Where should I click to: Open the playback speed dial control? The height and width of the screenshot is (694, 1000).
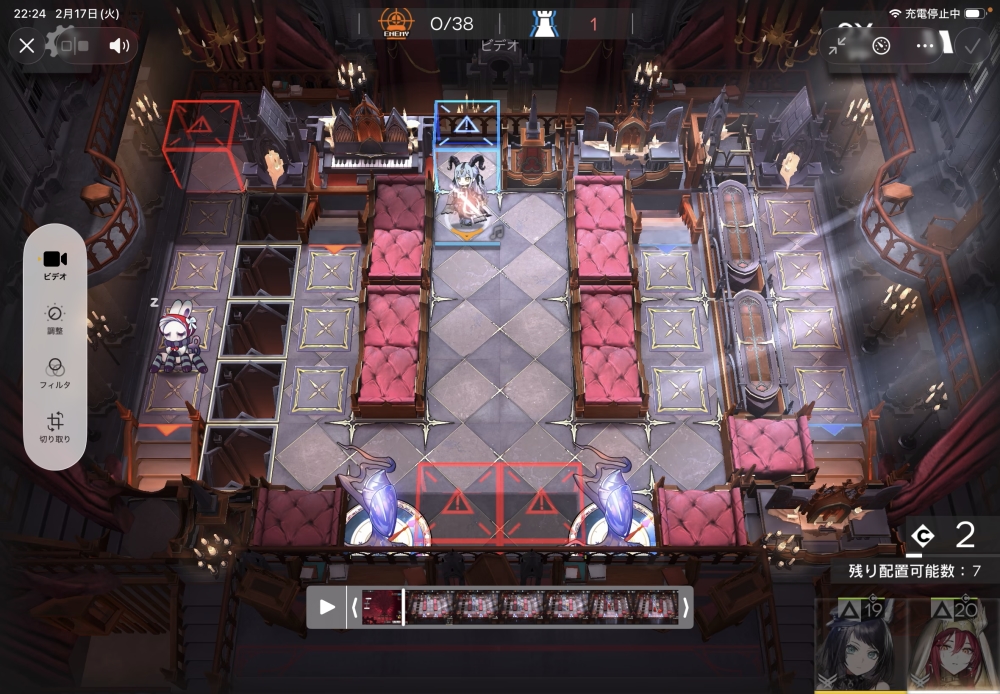click(881, 46)
